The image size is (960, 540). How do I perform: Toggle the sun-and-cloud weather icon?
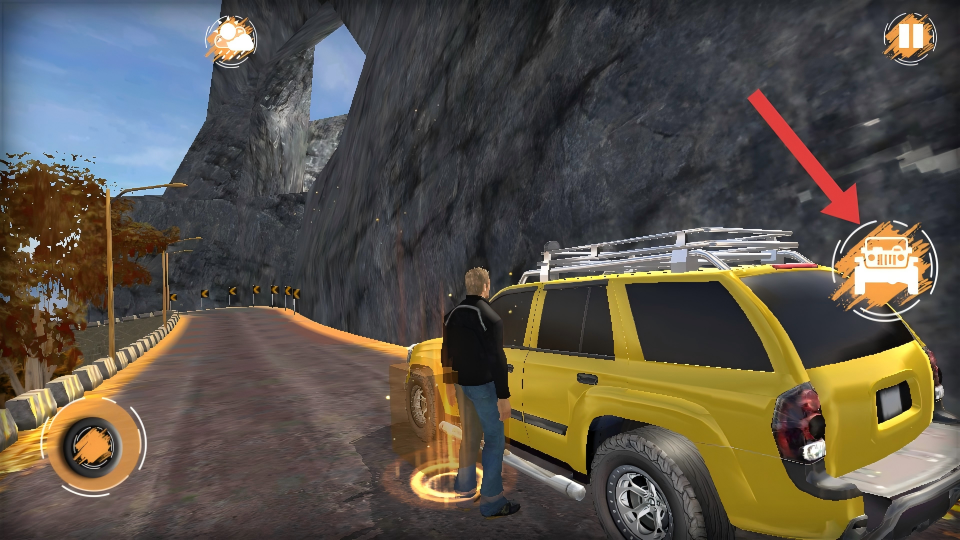click(x=231, y=40)
